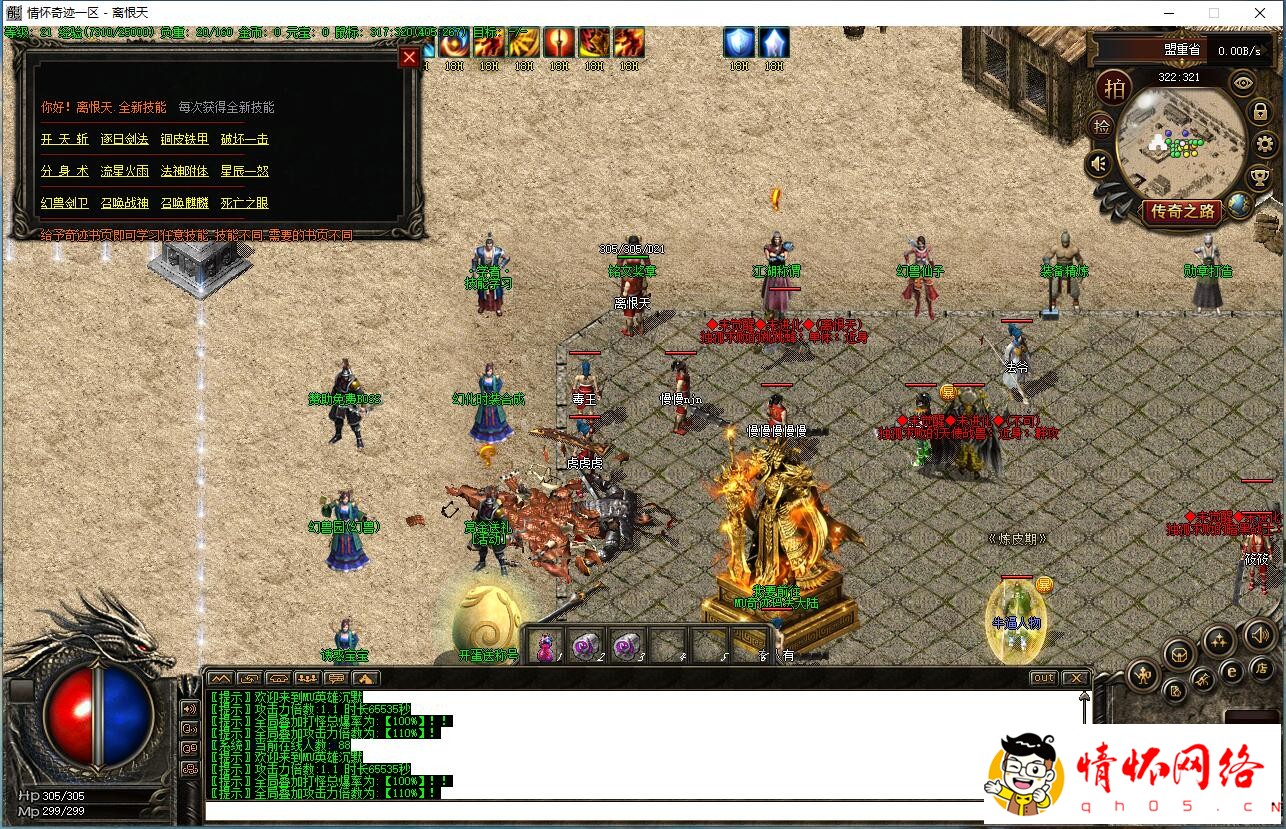Click the 拍 auction button
This screenshot has height=829, width=1286.
1113,88
